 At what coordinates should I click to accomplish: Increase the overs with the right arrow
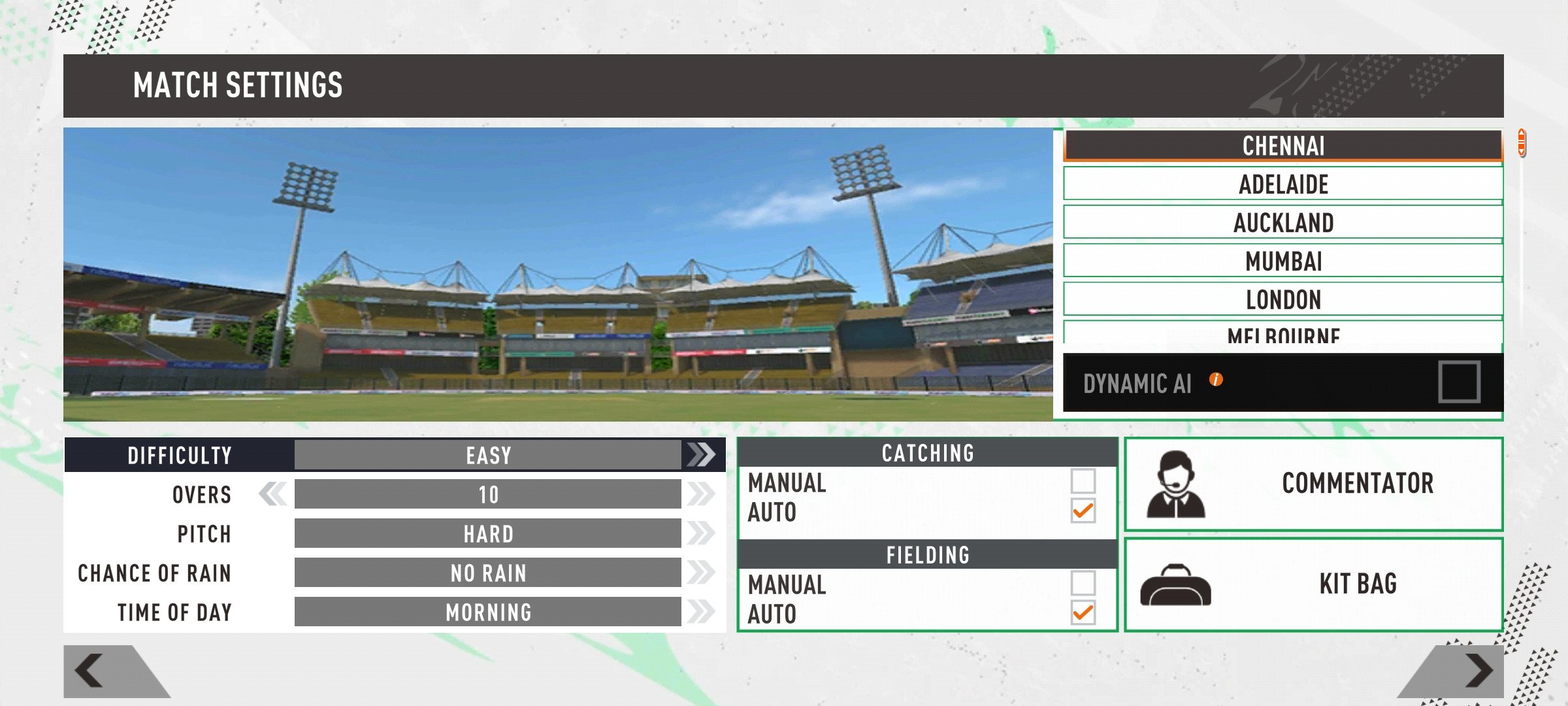[701, 494]
